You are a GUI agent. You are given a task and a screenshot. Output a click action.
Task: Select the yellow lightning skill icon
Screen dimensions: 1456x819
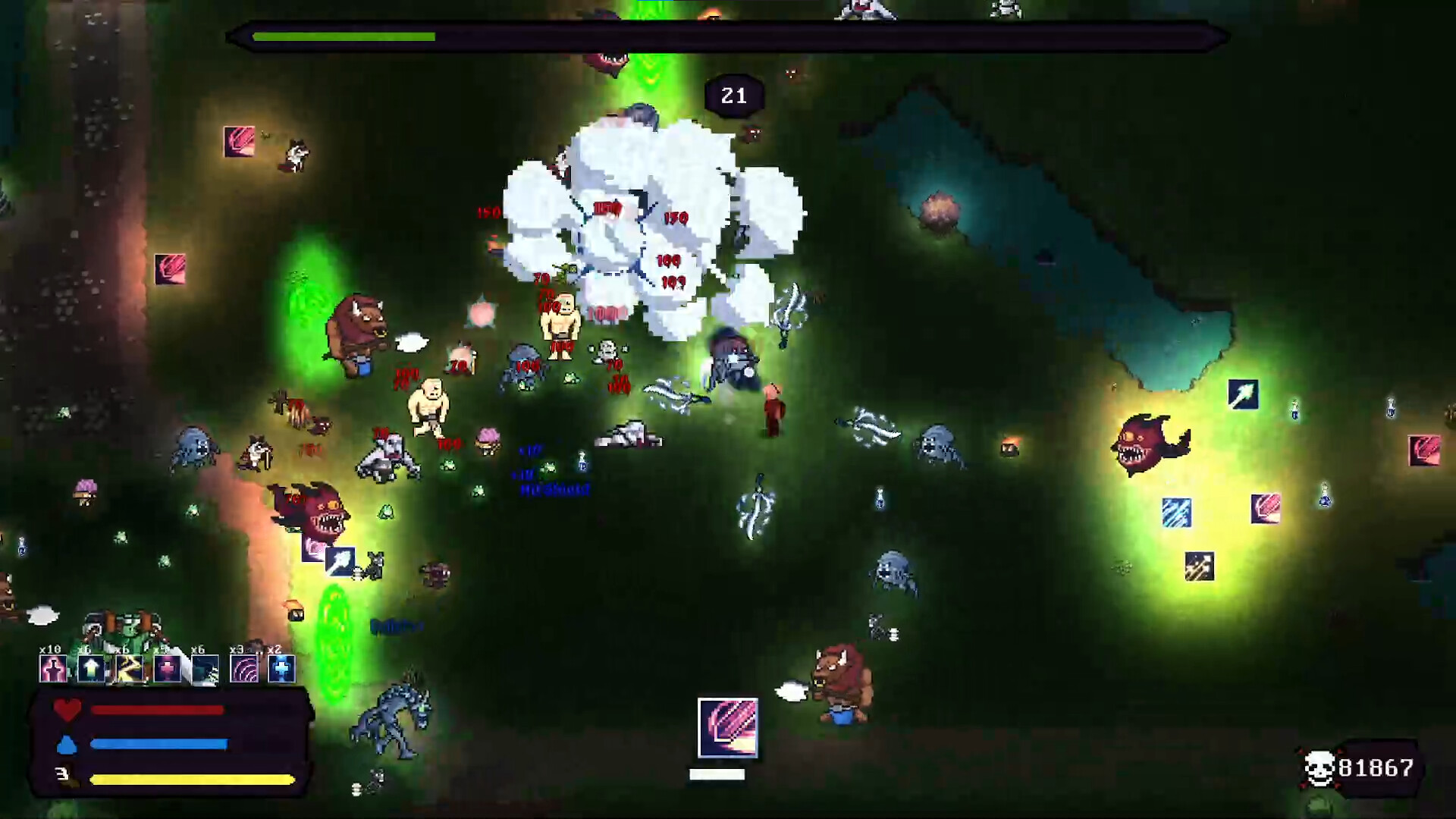click(130, 670)
